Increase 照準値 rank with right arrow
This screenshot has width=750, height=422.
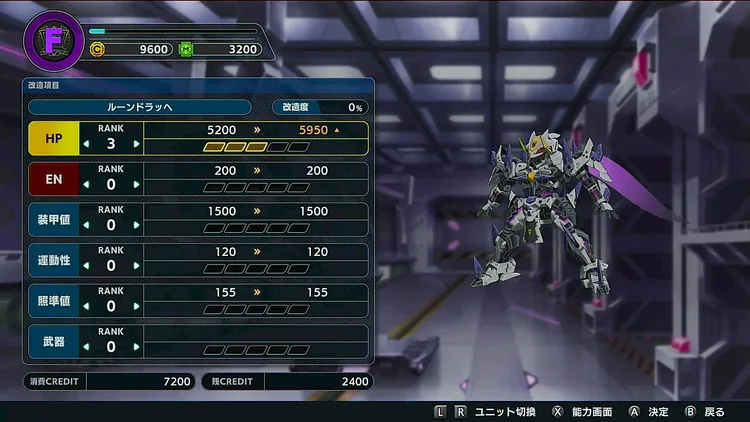(x=136, y=307)
